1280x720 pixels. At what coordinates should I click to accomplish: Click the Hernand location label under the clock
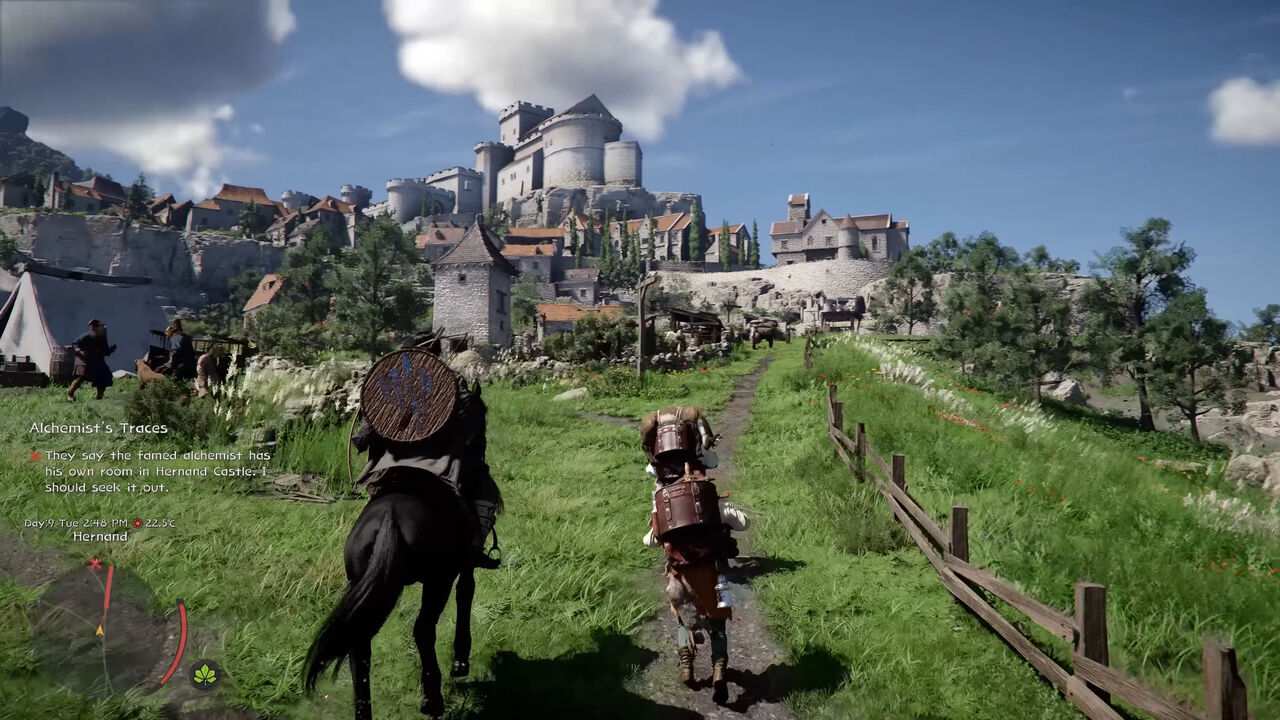(x=98, y=537)
